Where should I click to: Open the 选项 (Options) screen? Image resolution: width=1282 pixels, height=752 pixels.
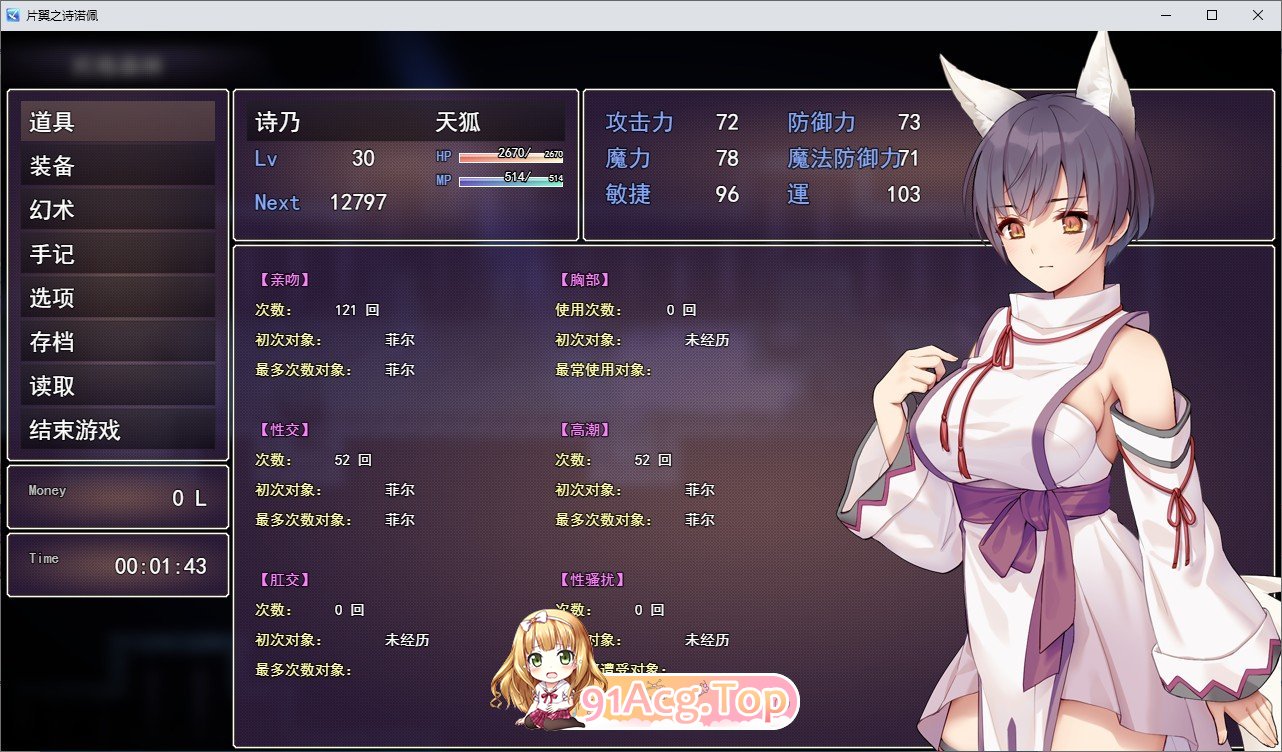pyautogui.click(x=117, y=296)
